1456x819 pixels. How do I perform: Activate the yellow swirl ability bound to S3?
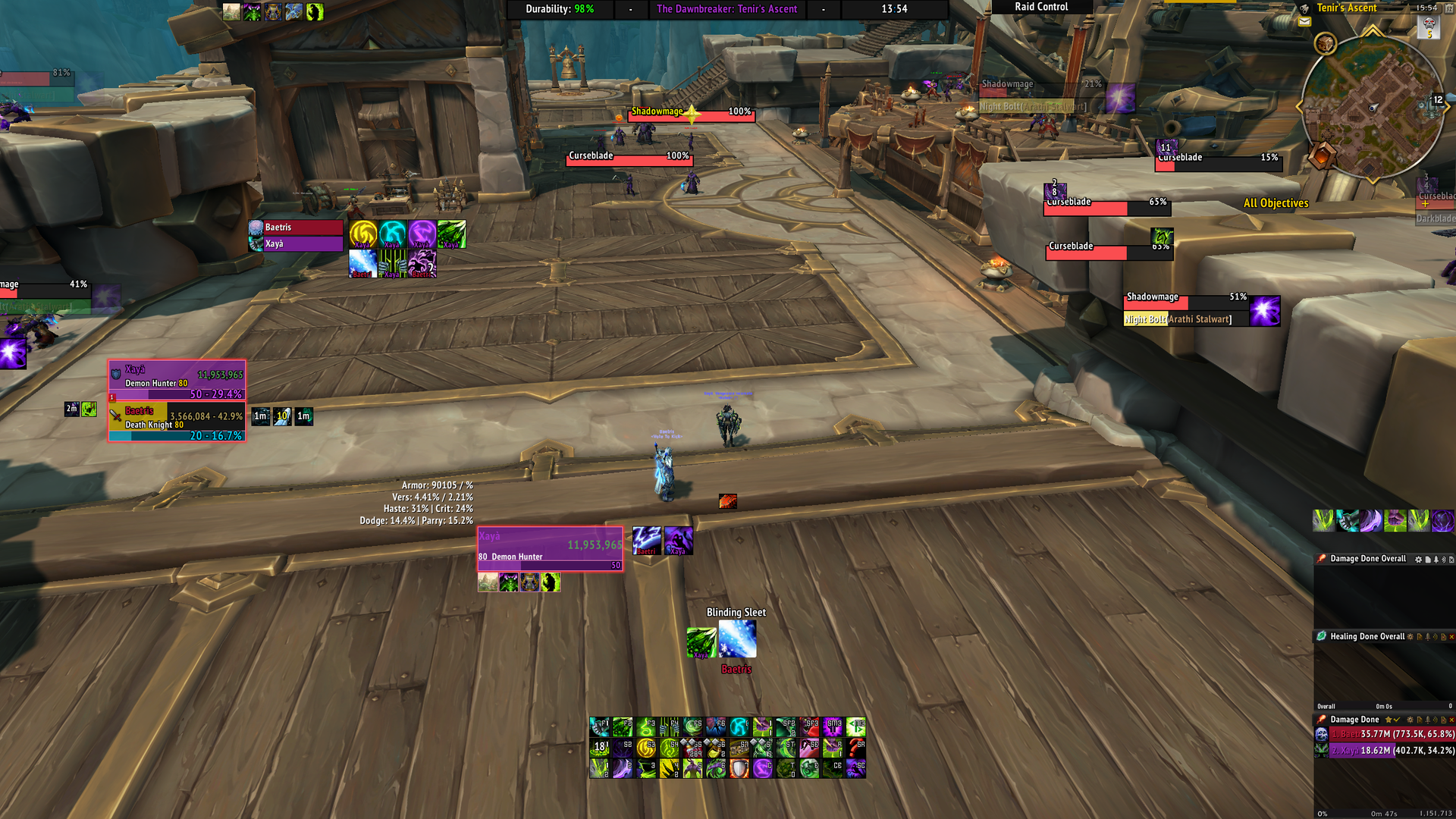pos(646,748)
